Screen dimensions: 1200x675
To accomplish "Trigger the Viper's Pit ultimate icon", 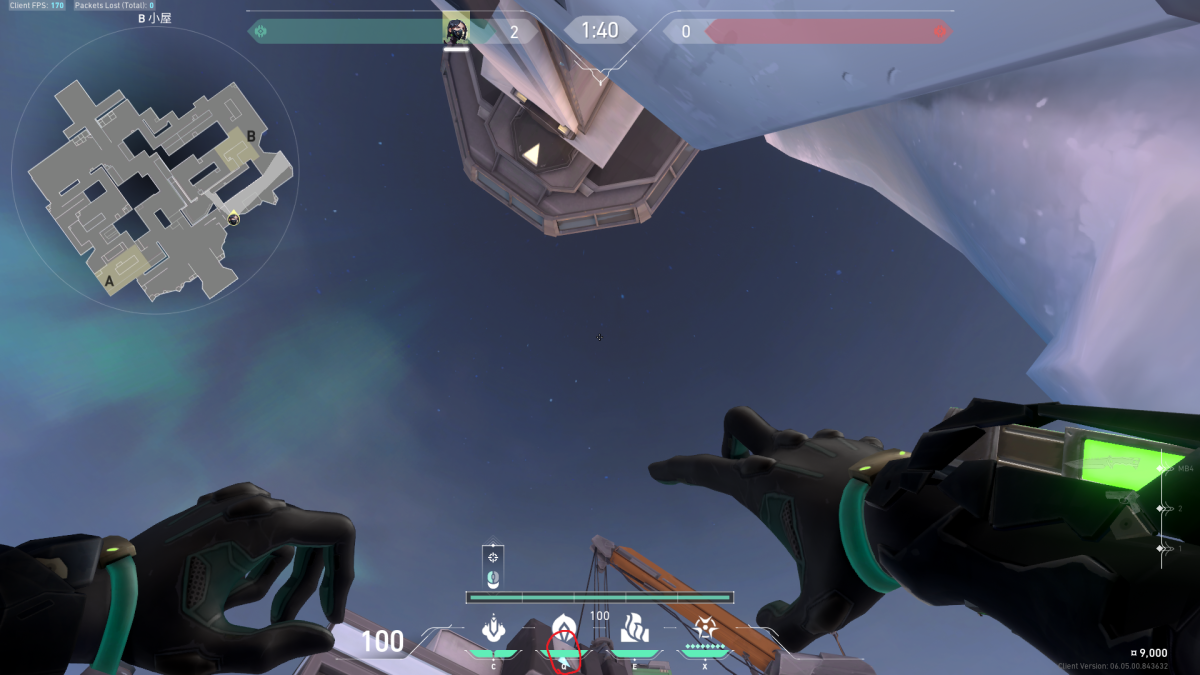I will (705, 629).
